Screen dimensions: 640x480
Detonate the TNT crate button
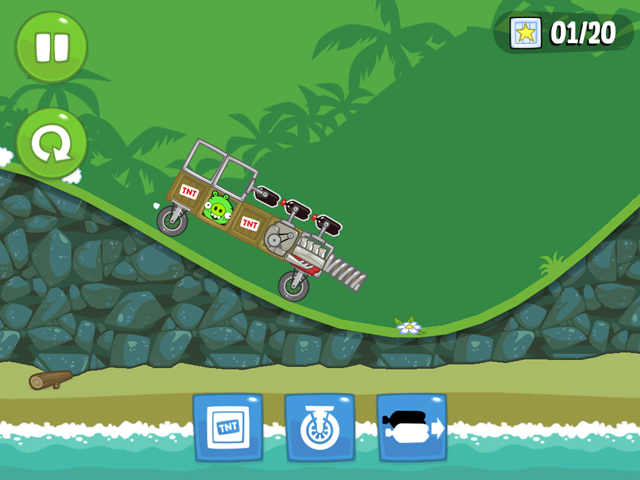pyautogui.click(x=228, y=427)
